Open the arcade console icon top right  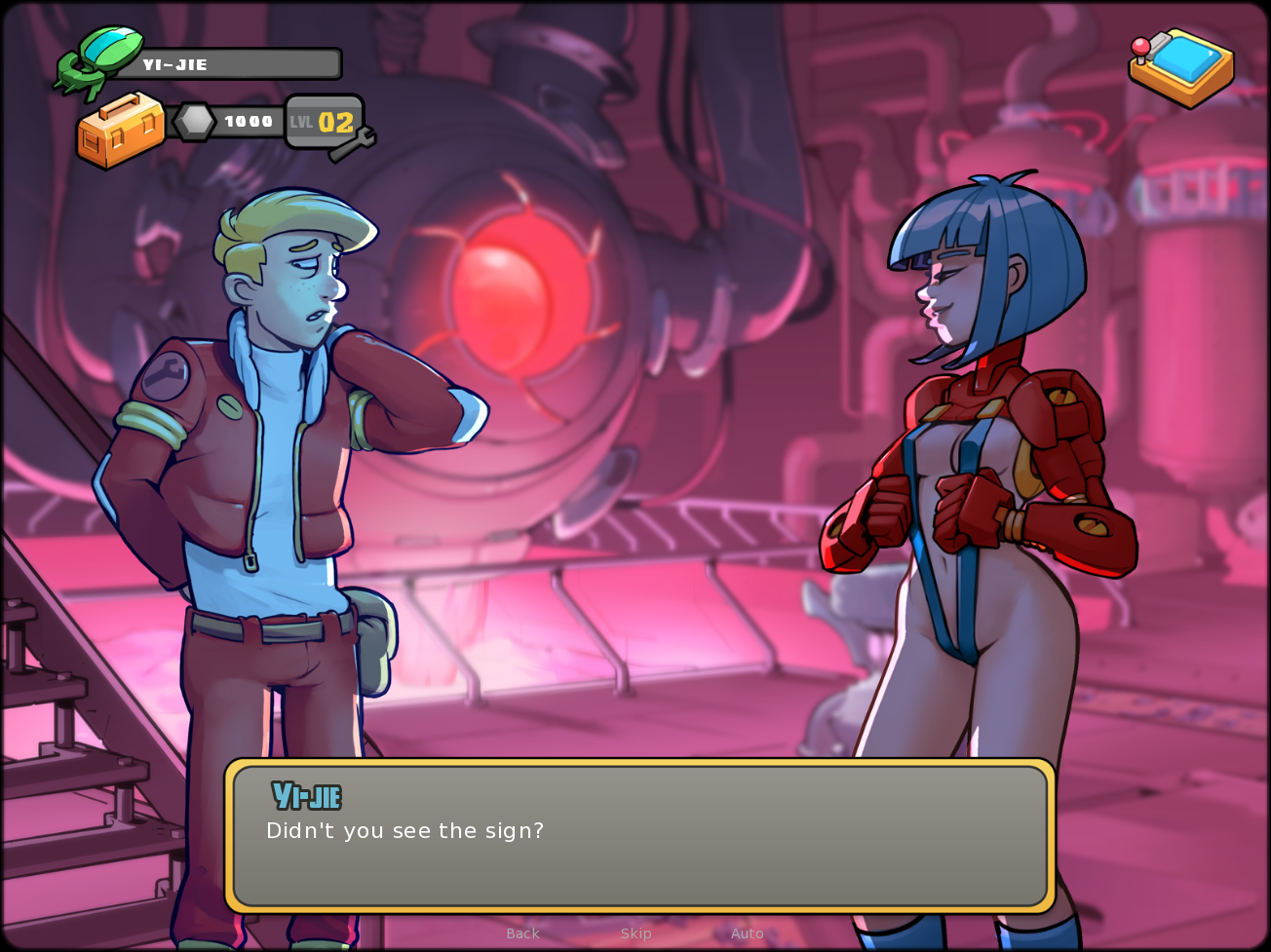click(x=1183, y=70)
